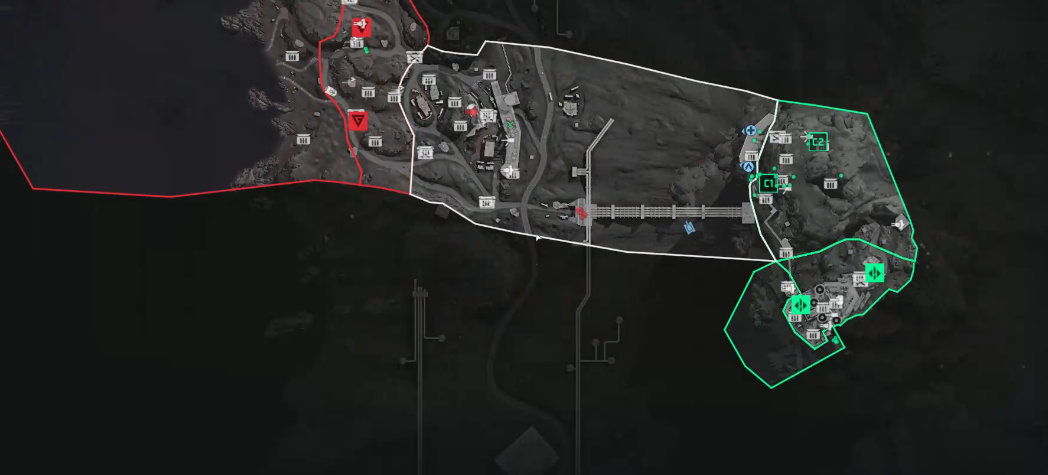Image resolution: width=1048 pixels, height=475 pixels.
Task: Select the blue chevron squad marker
Action: (x=748, y=167)
